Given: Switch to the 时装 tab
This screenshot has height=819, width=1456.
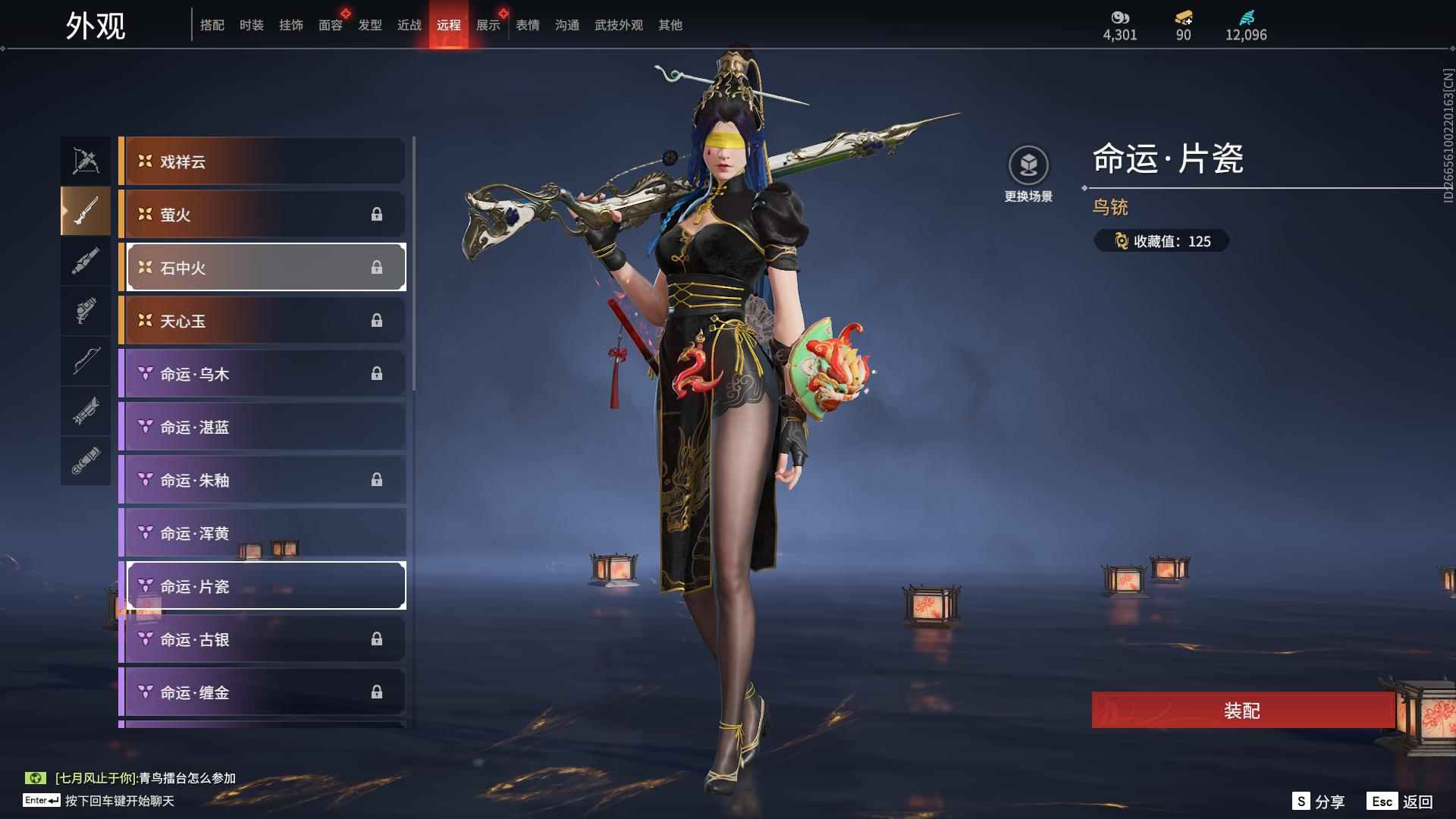Looking at the screenshot, I should click(x=251, y=25).
